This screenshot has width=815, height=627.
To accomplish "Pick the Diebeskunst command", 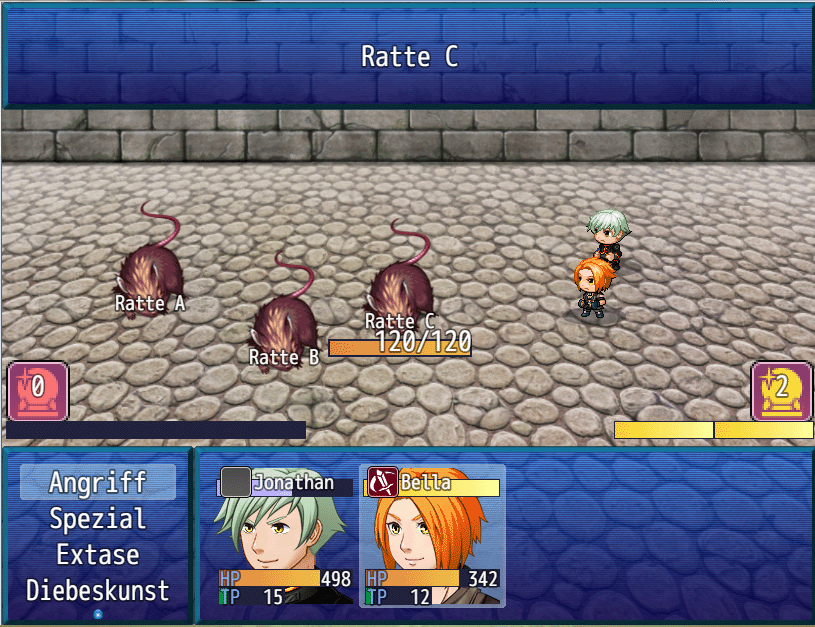I will [x=98, y=591].
